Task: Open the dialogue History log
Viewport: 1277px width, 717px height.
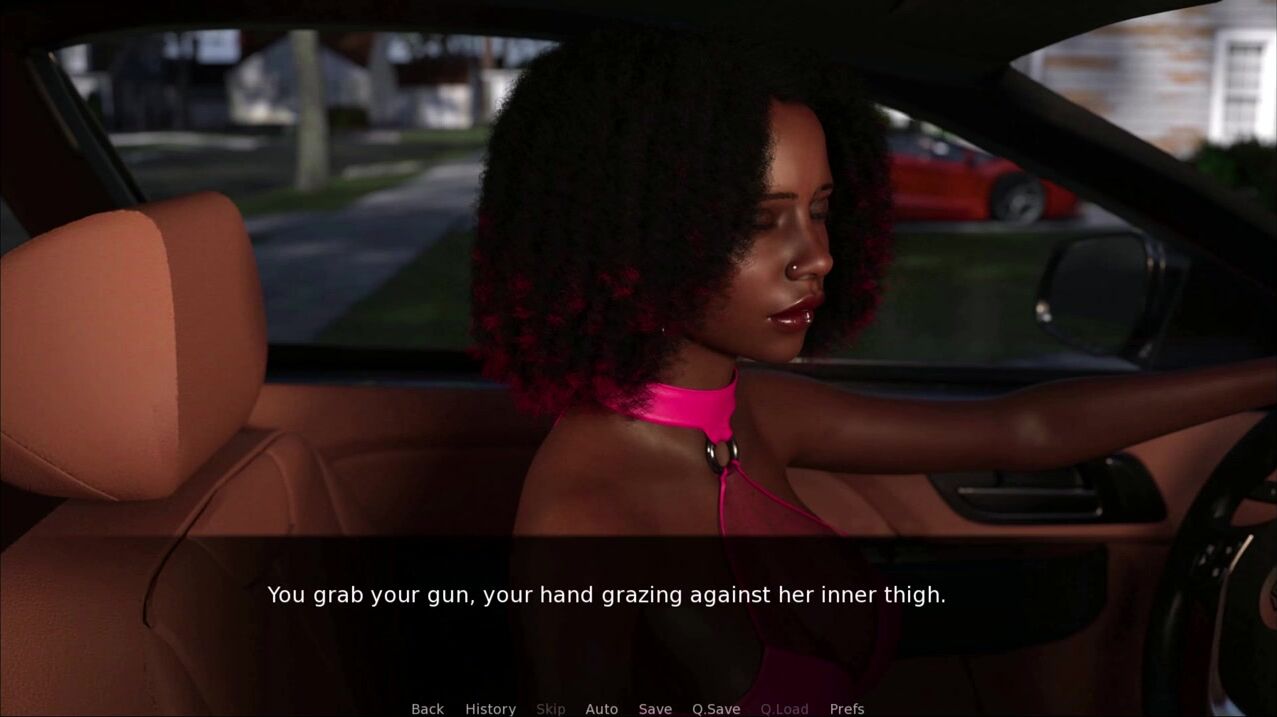Action: (490, 708)
